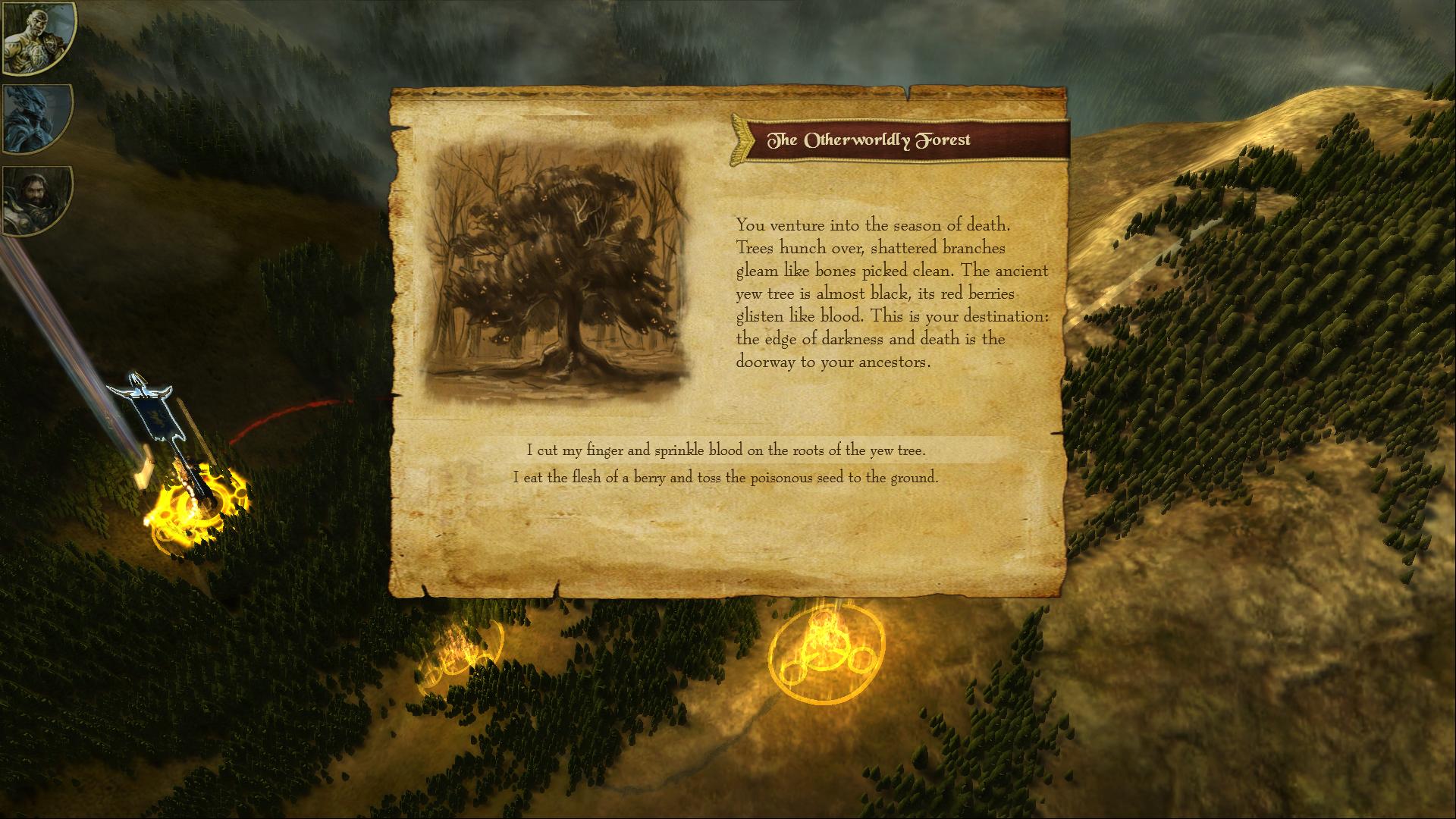This screenshot has height=819, width=1456.
Task: Choose to sprinkle blood on the yew tree roots
Action: 726,448
